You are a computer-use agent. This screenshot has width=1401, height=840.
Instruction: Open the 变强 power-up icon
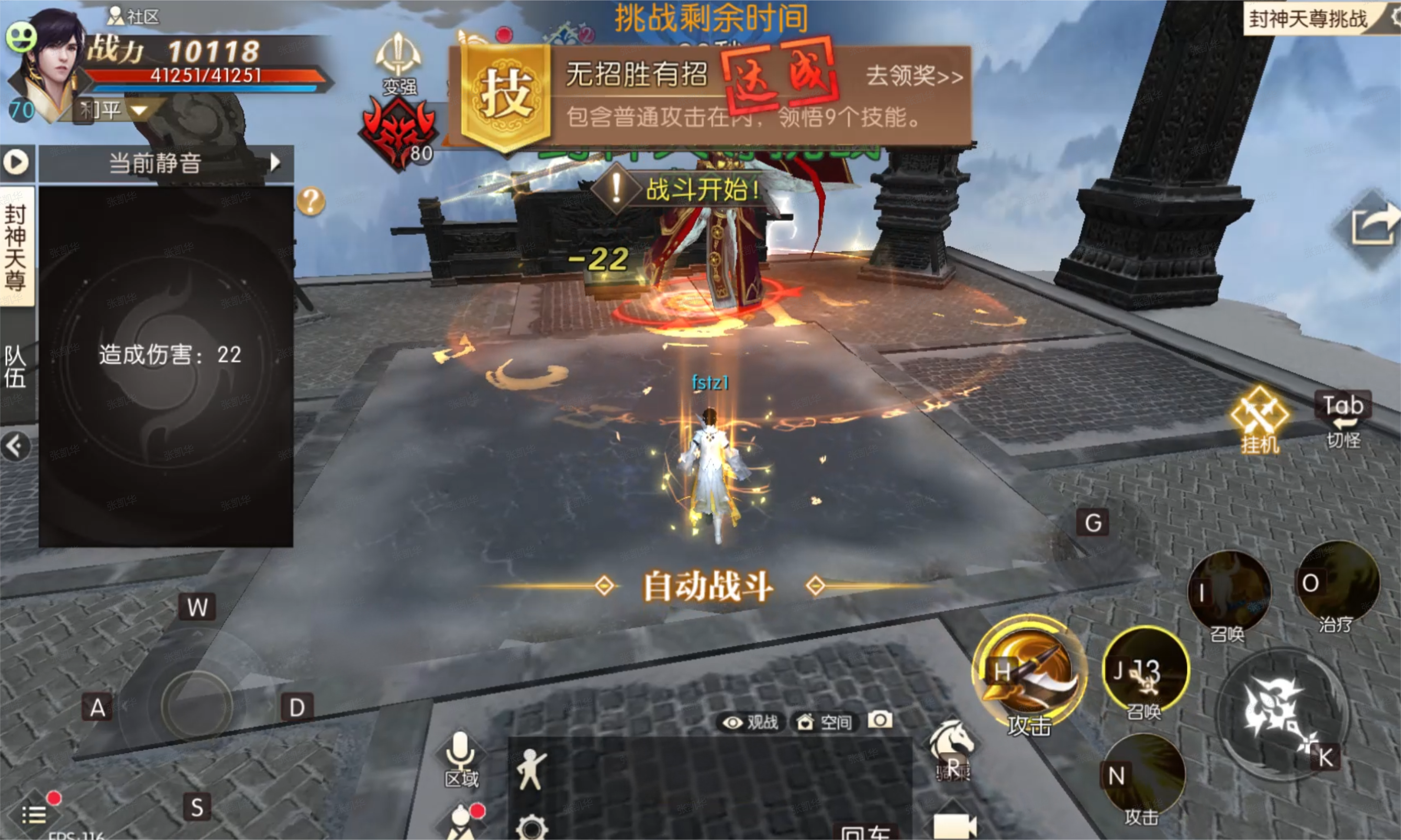[398, 63]
